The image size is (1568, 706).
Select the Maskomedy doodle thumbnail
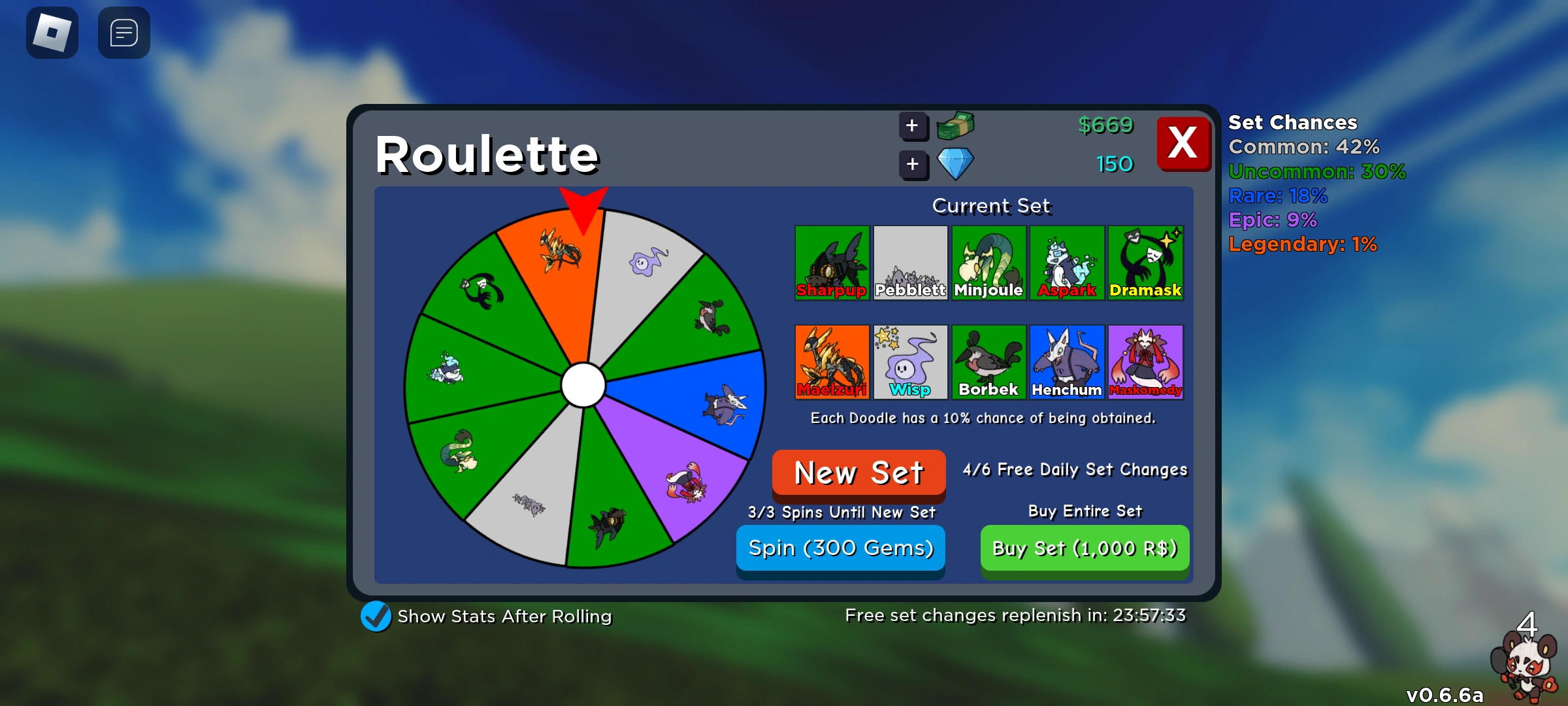click(x=1145, y=361)
